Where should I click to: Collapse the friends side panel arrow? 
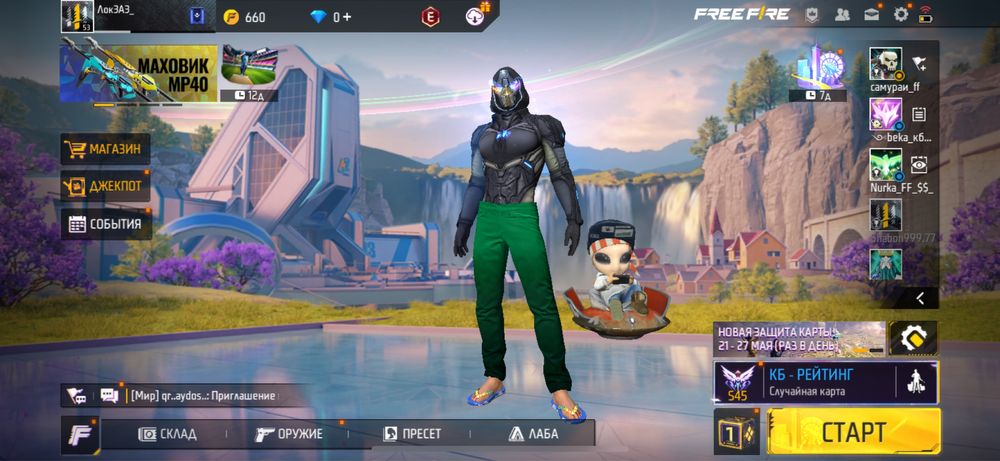click(x=919, y=297)
